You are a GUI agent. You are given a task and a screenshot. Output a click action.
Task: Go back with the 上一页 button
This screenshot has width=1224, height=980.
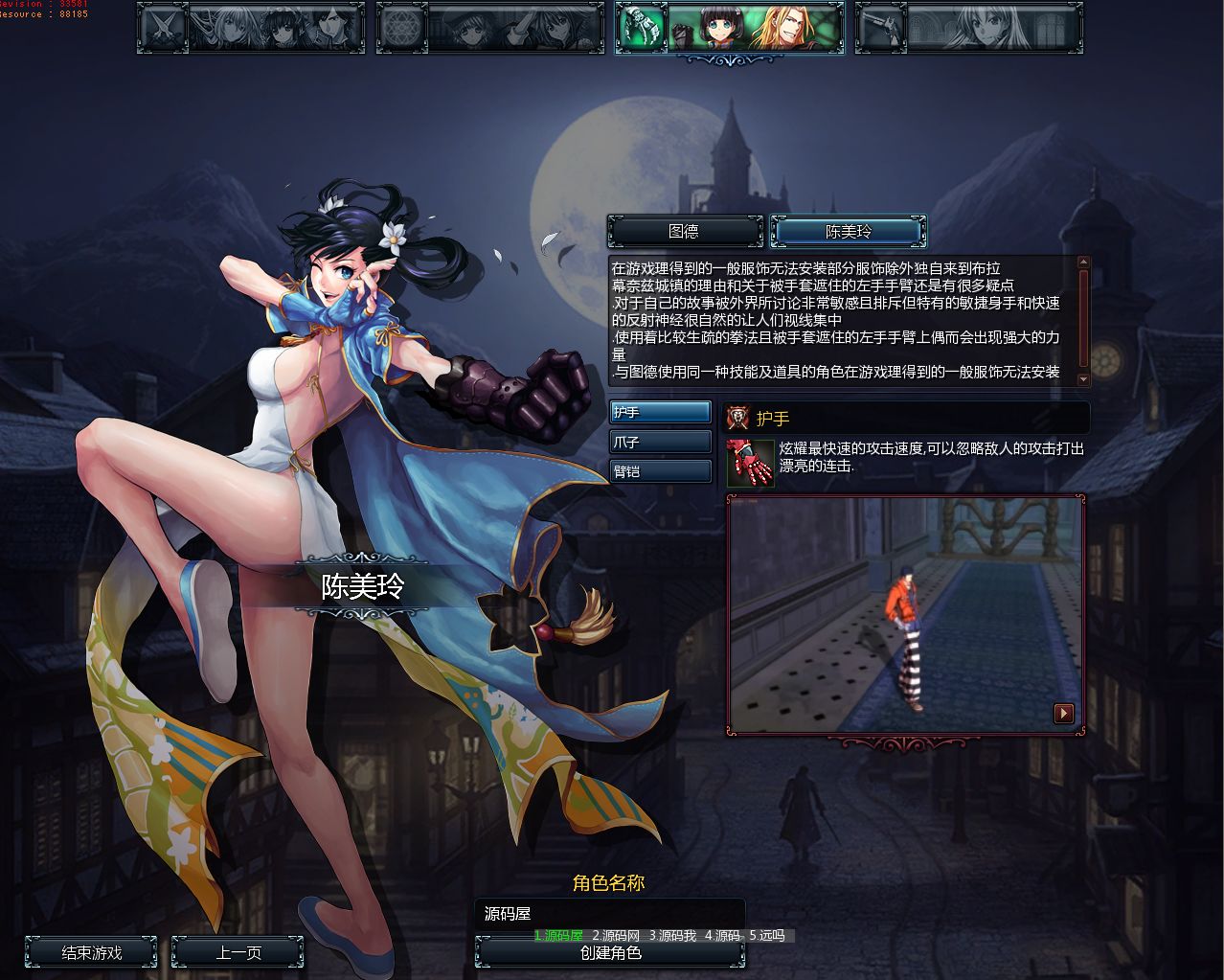[238, 953]
